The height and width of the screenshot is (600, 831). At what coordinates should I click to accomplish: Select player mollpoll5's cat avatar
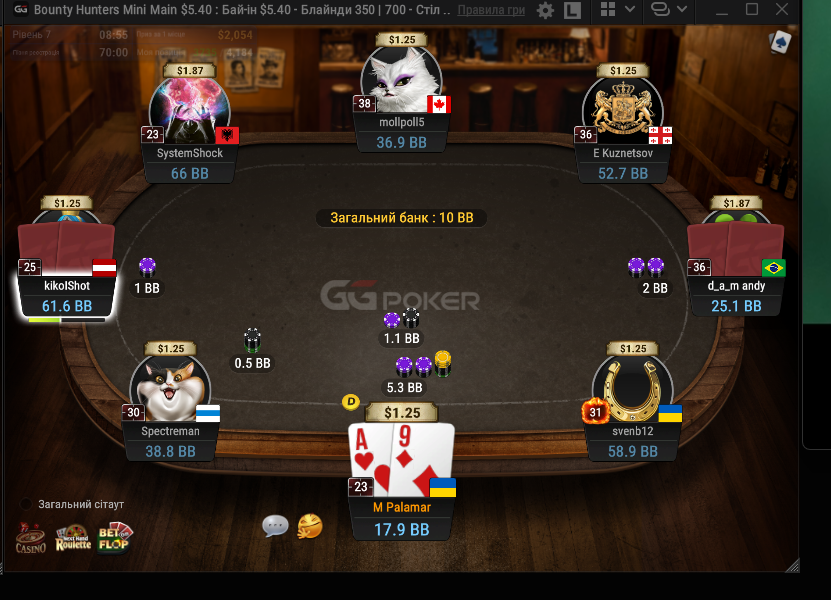point(401,80)
